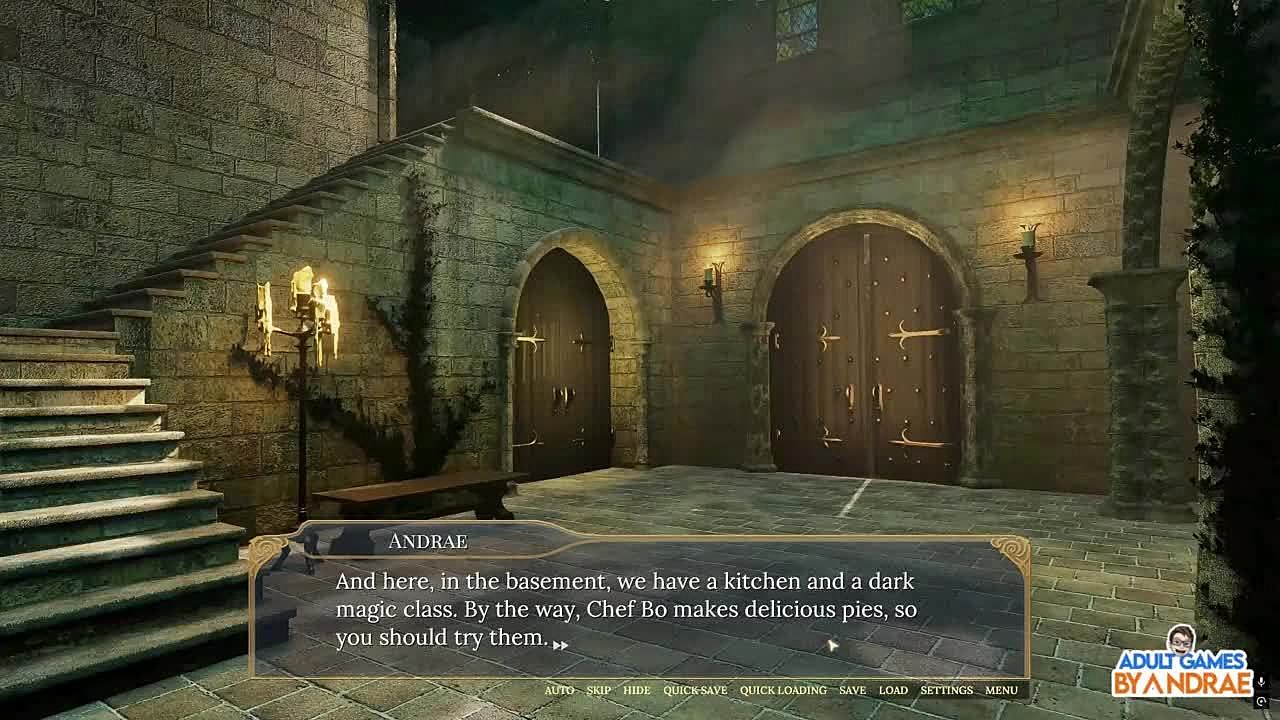The image size is (1280, 720).
Task: Go to the main Menu
Action: coord(1001,690)
